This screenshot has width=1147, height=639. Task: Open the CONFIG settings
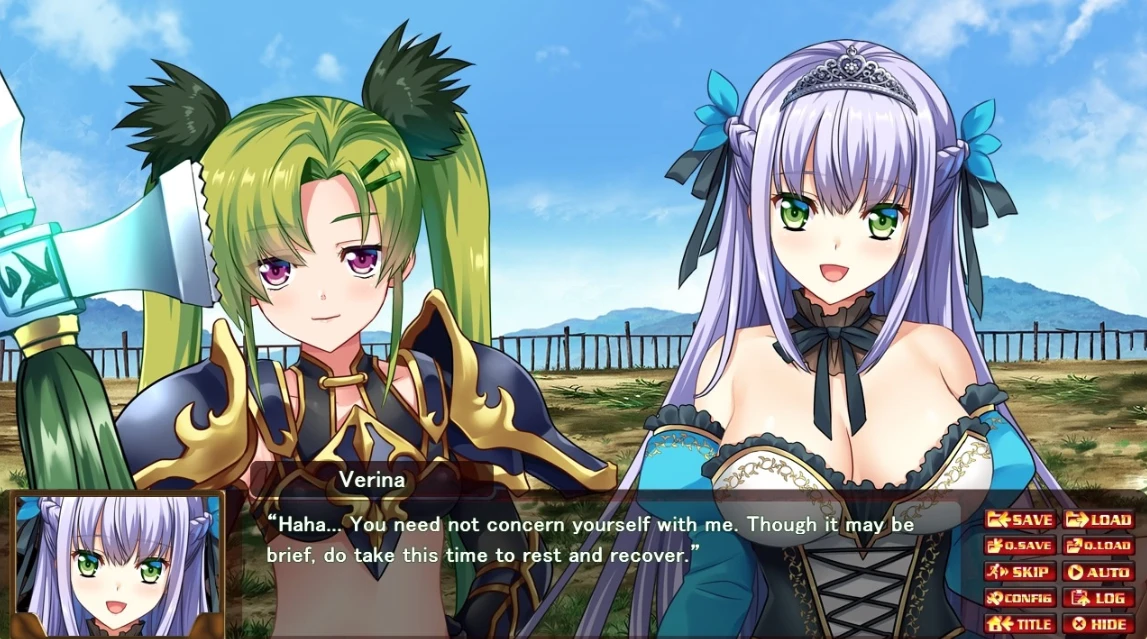point(1020,598)
